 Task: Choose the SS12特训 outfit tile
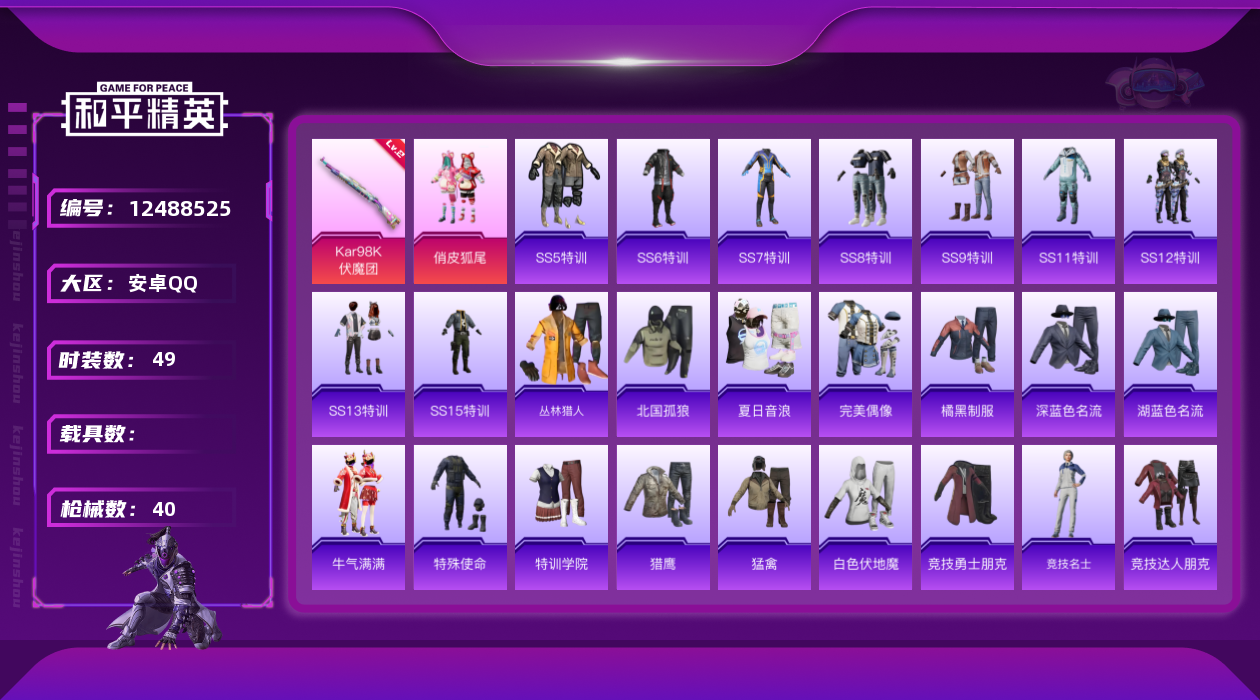coord(1170,211)
